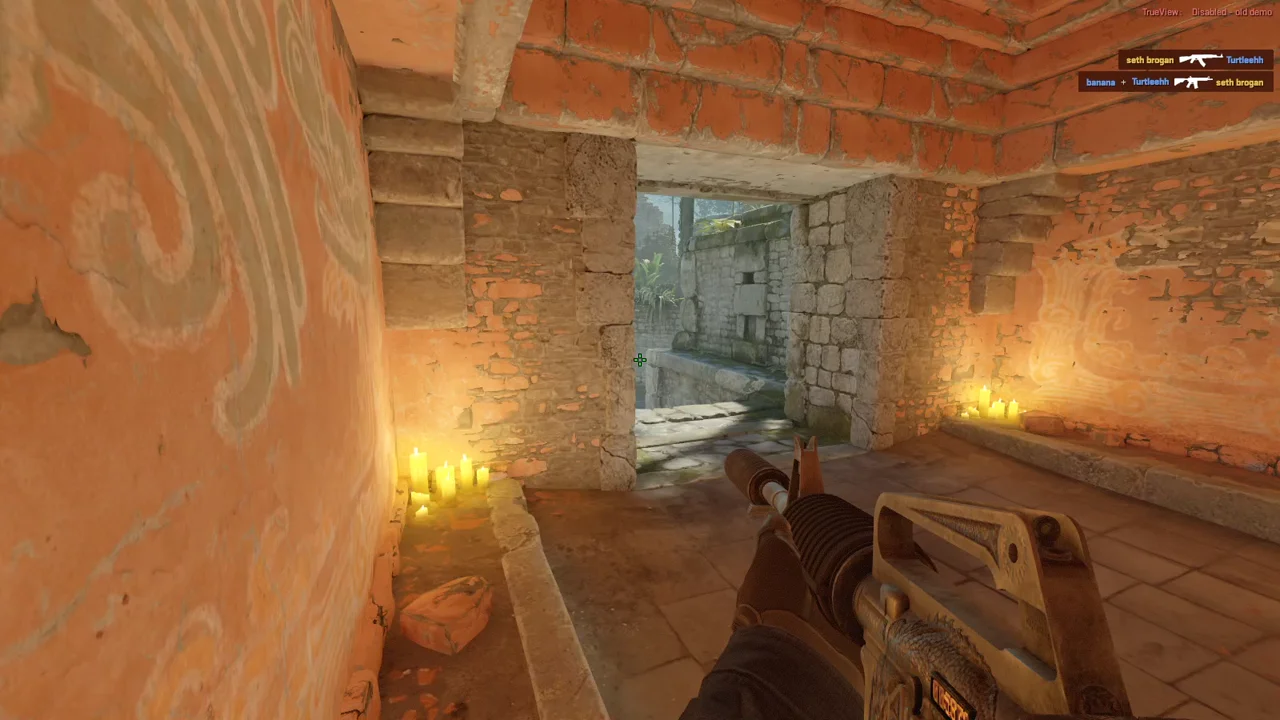Click the green crosshair at screen center

[640, 360]
